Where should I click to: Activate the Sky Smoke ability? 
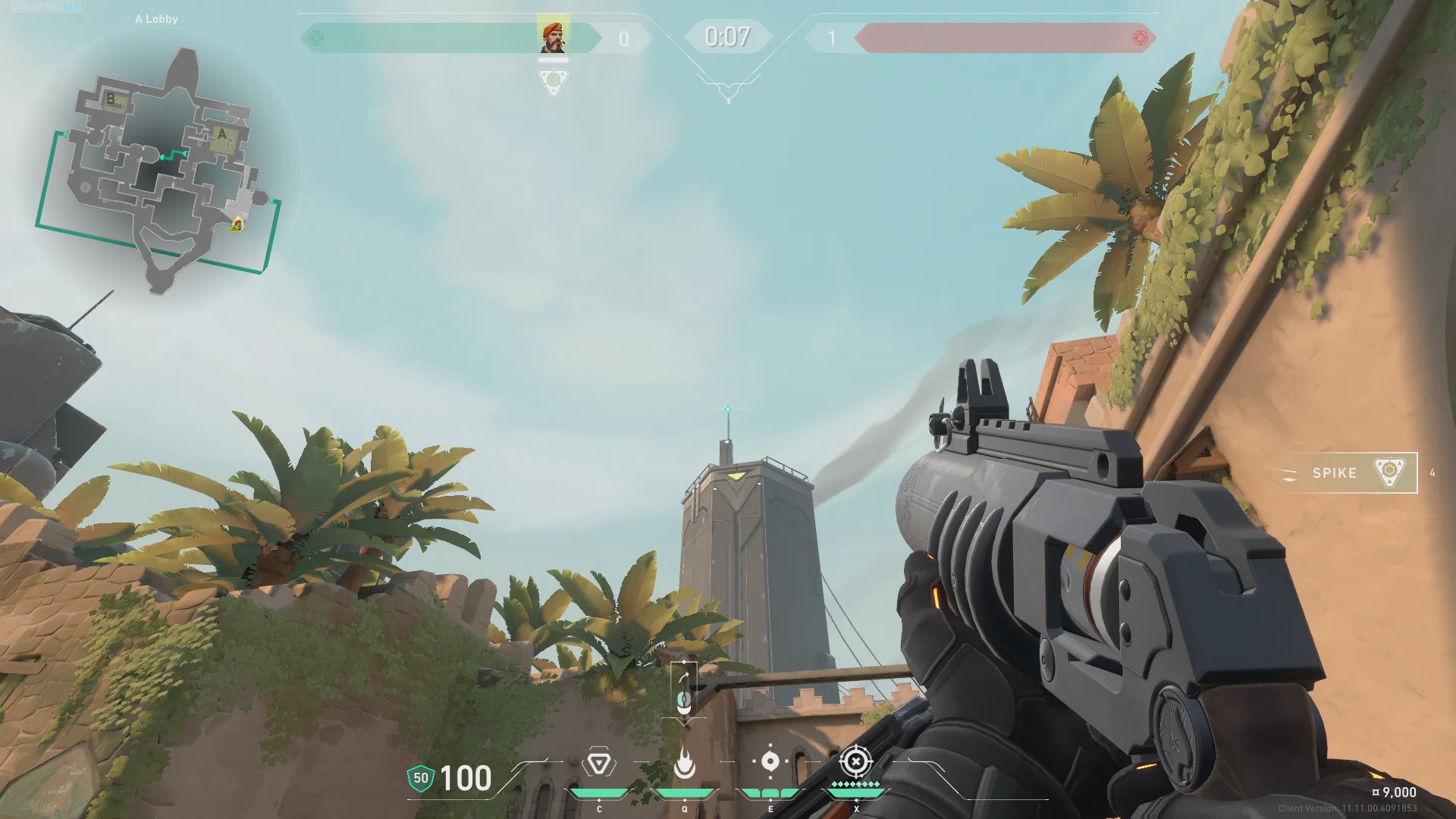tap(770, 761)
